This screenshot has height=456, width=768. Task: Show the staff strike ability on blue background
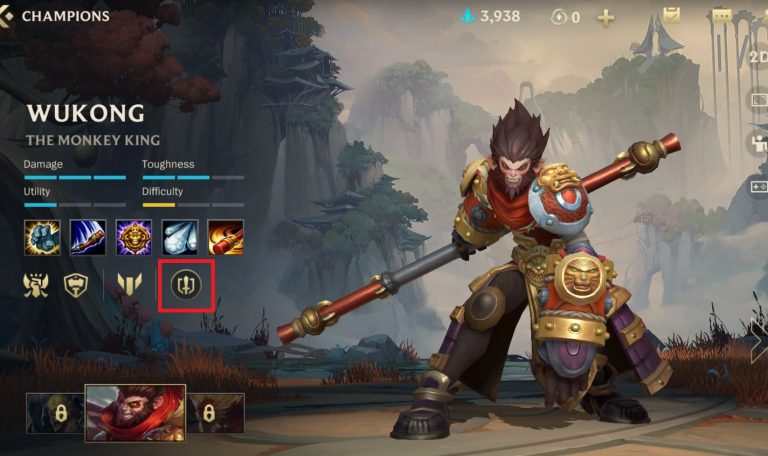pyautogui.click(x=88, y=237)
